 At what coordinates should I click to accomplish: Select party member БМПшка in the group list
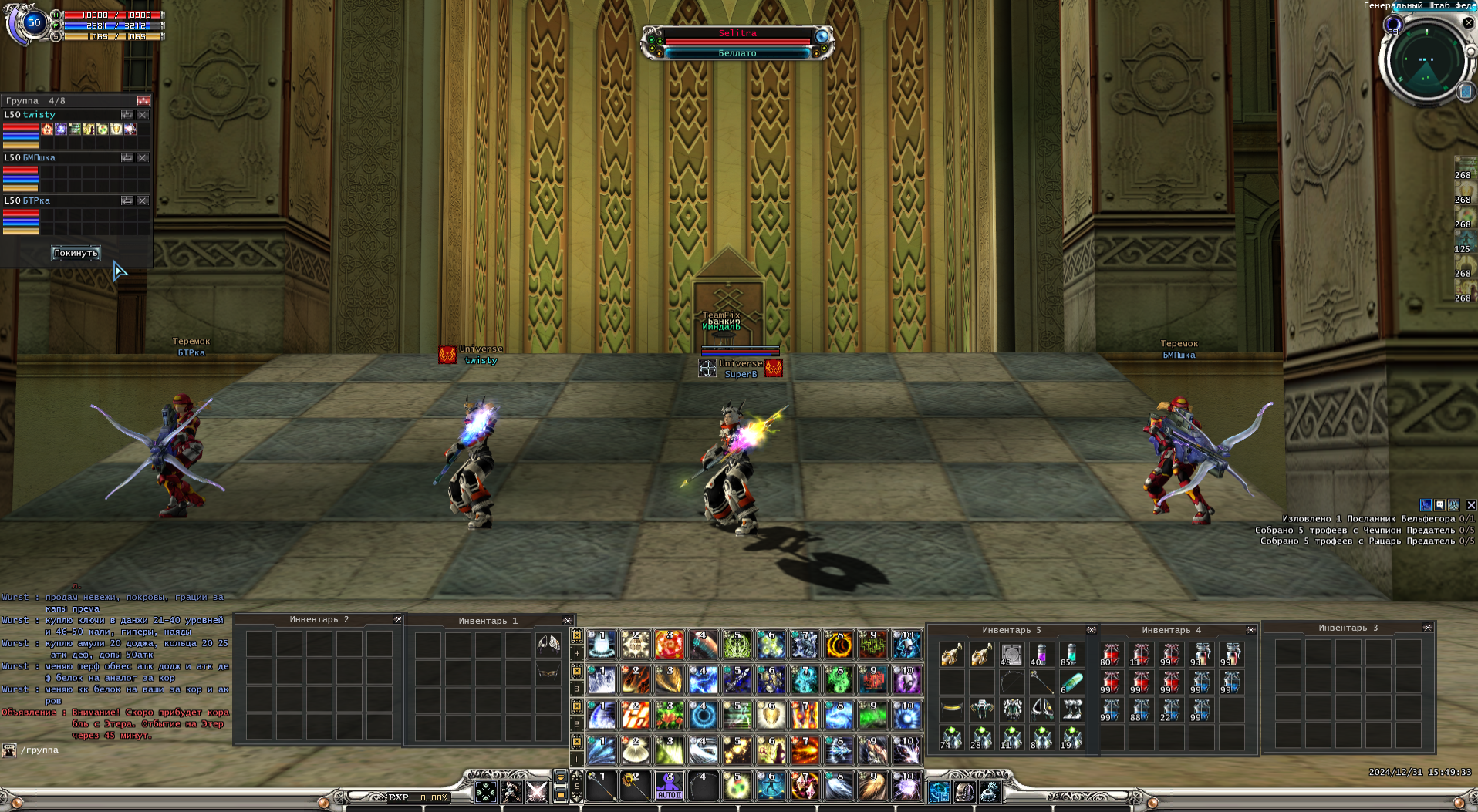(39, 157)
